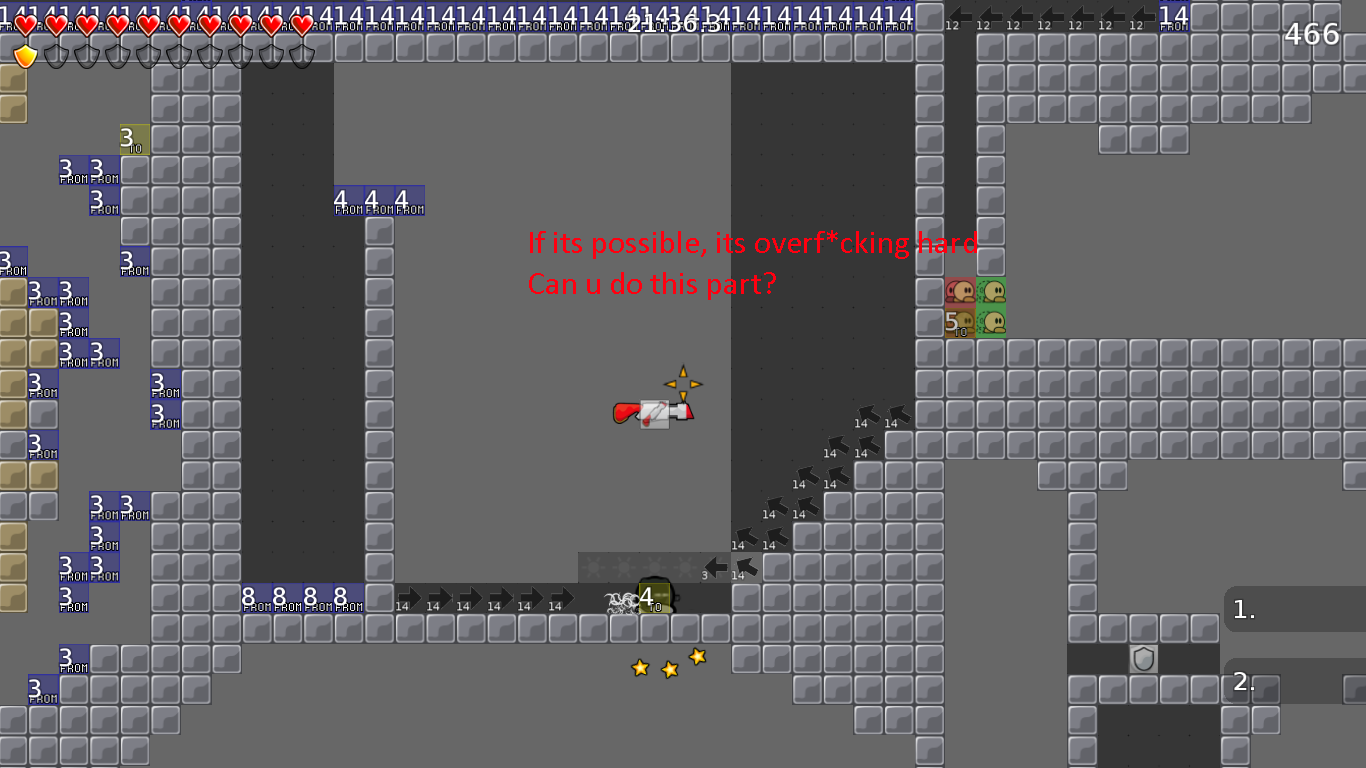Image resolution: width=1366 pixels, height=768 pixels.
Task: Pick up the shield item near label 1
Action: point(1142,659)
